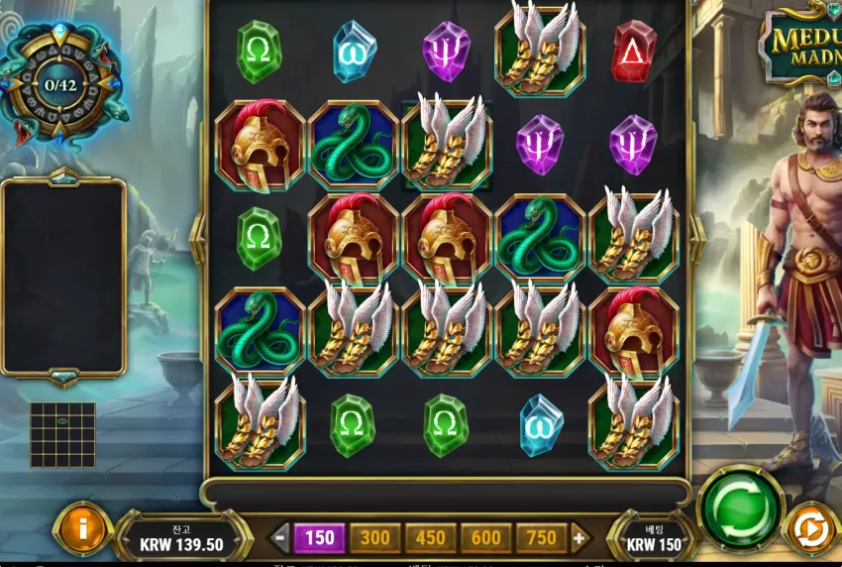This screenshot has width=842, height=567.
Task: Spin the reels with the green button
Action: coord(741,508)
